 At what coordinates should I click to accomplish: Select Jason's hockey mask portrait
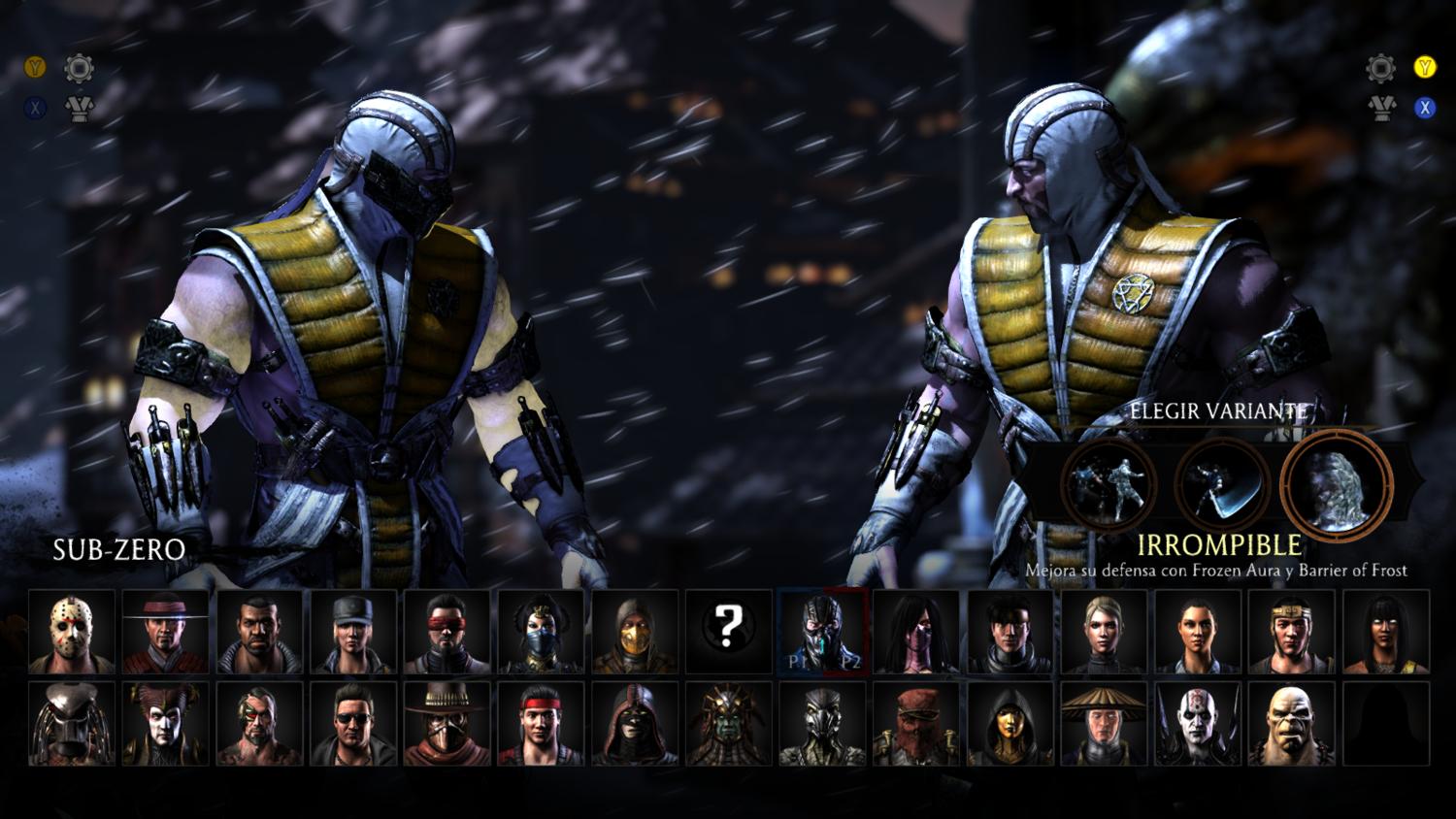click(72, 631)
